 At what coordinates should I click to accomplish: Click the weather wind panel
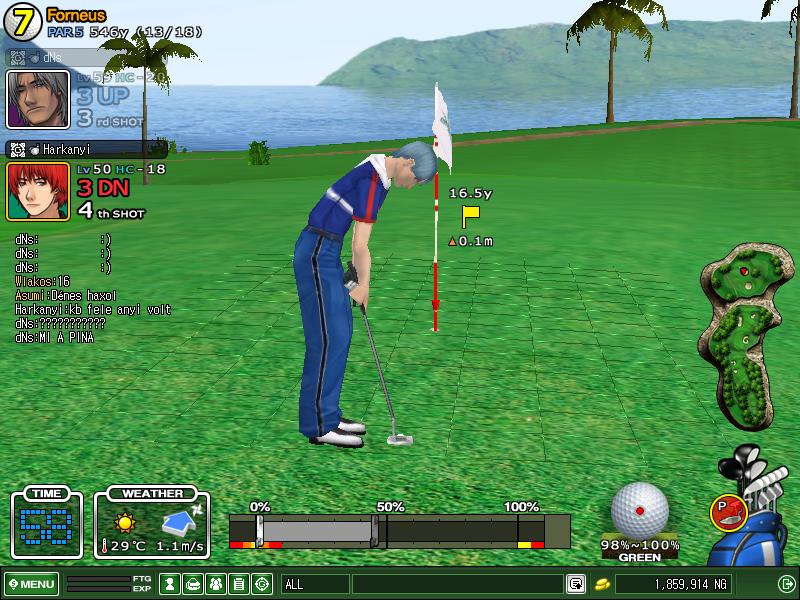coord(152,524)
